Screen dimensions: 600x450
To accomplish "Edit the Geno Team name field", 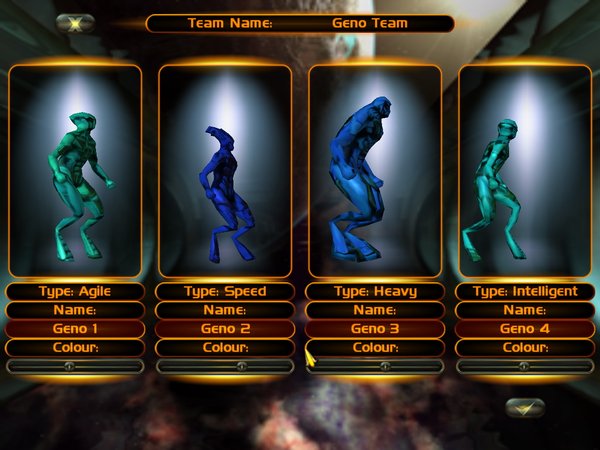I will tap(370, 23).
